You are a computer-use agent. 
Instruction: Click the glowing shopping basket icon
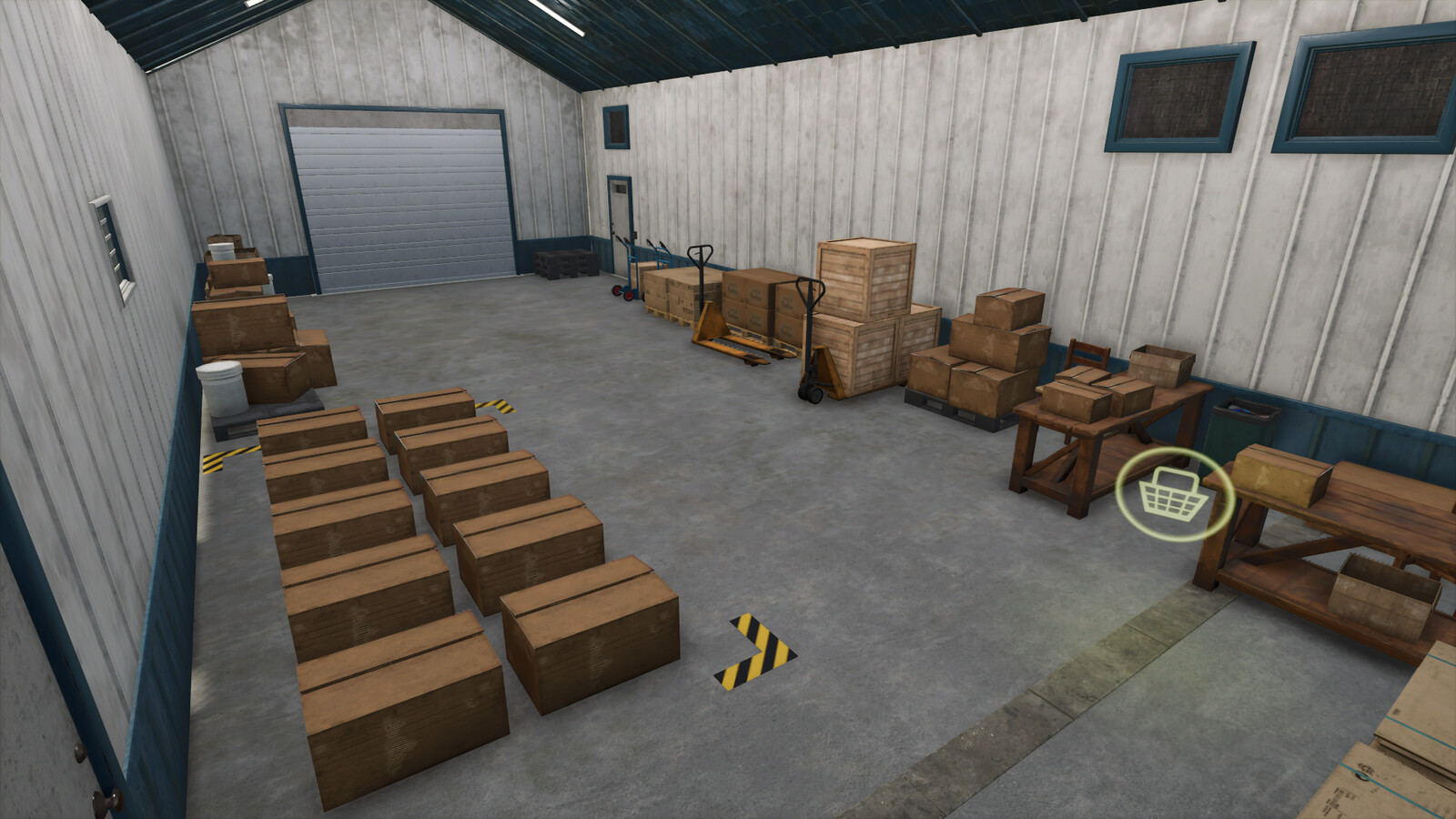[x=1174, y=495]
